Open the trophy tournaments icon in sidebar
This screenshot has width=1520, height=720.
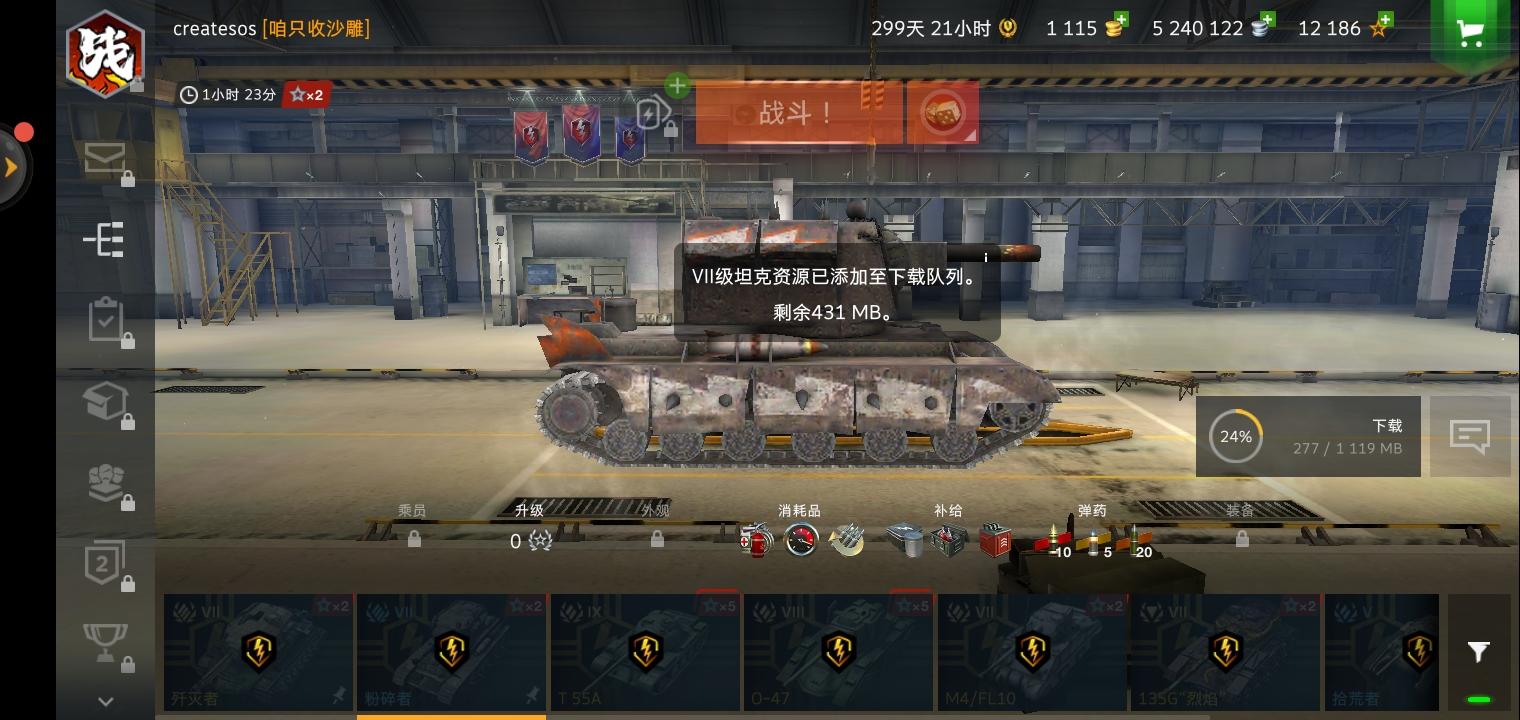[104, 640]
